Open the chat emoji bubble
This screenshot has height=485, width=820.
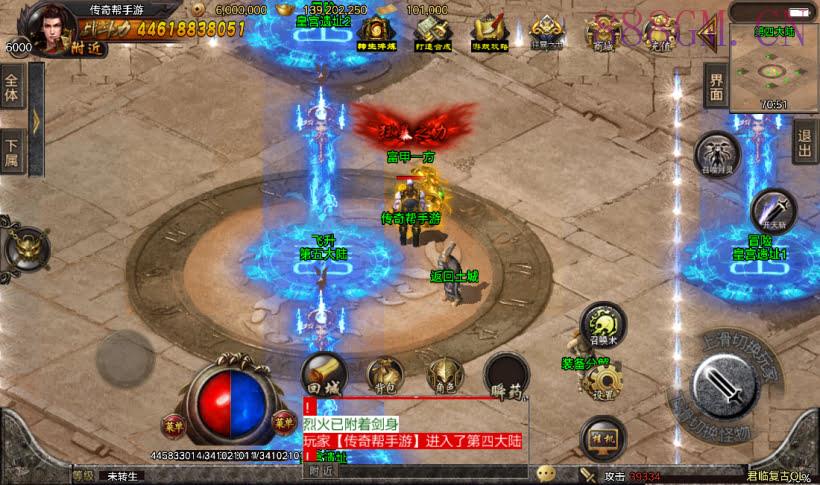545,473
